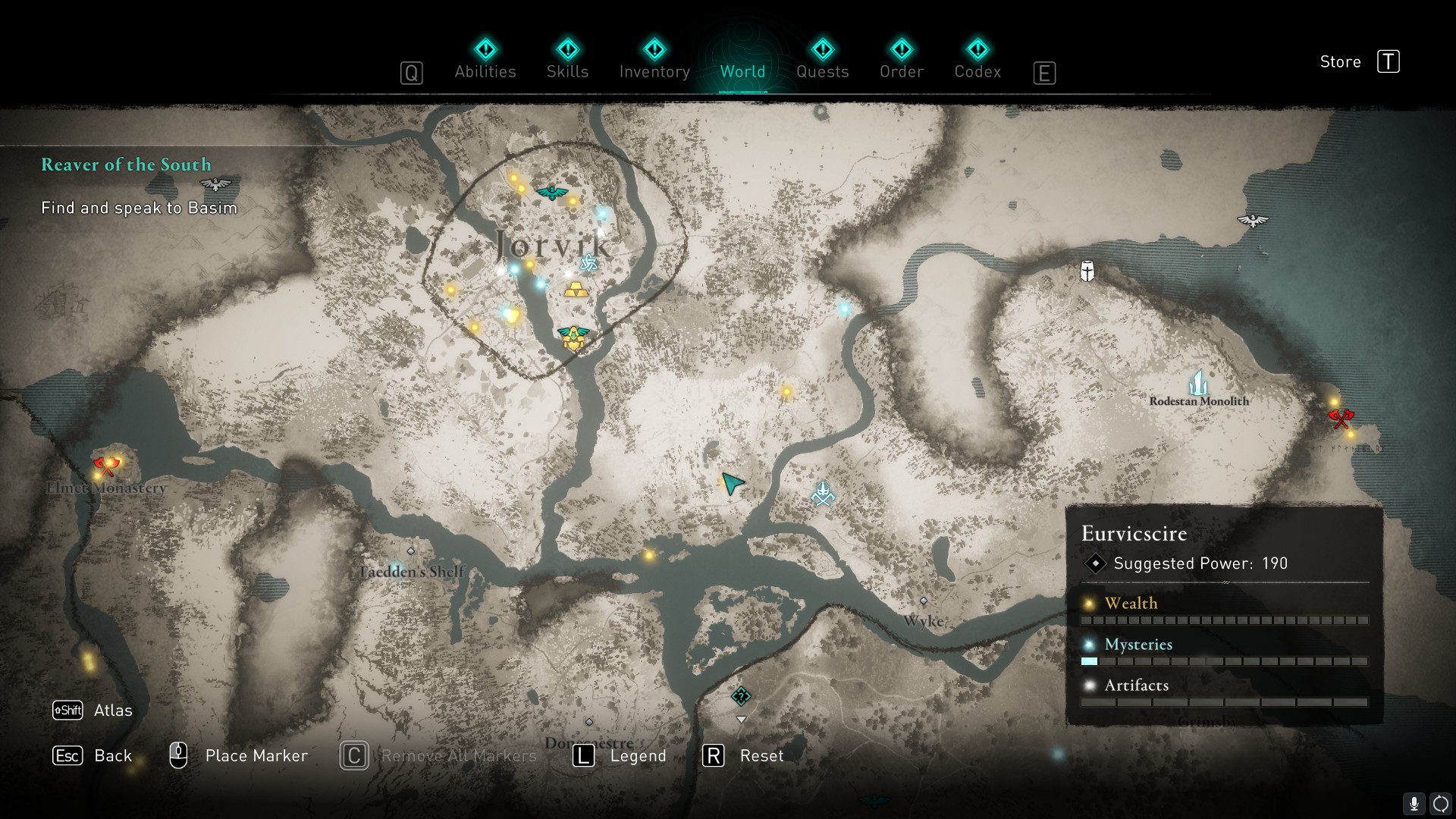Click the Reaver of the South quest tracker

126,165
